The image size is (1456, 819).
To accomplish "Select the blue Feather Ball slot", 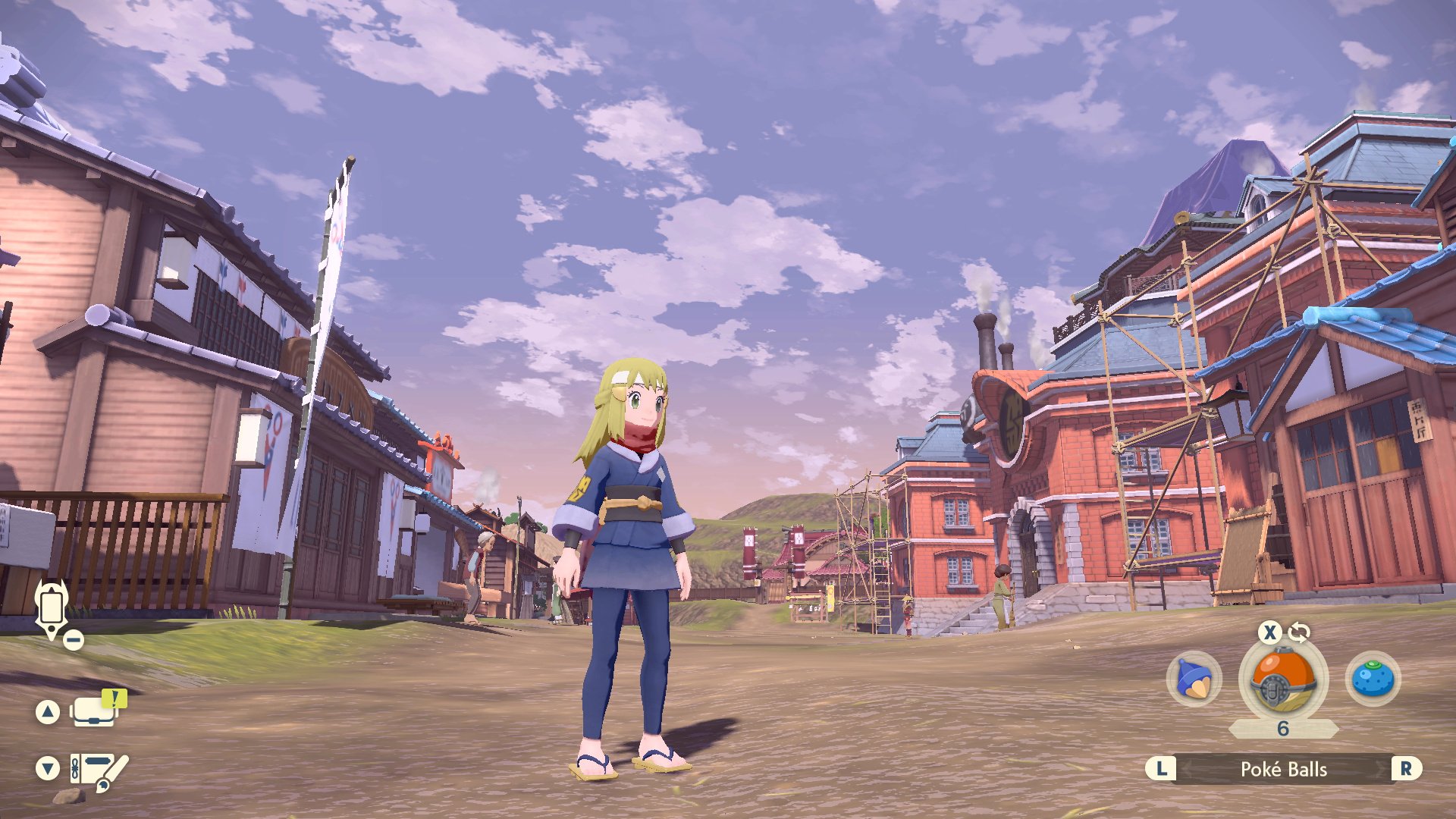I will [1194, 679].
